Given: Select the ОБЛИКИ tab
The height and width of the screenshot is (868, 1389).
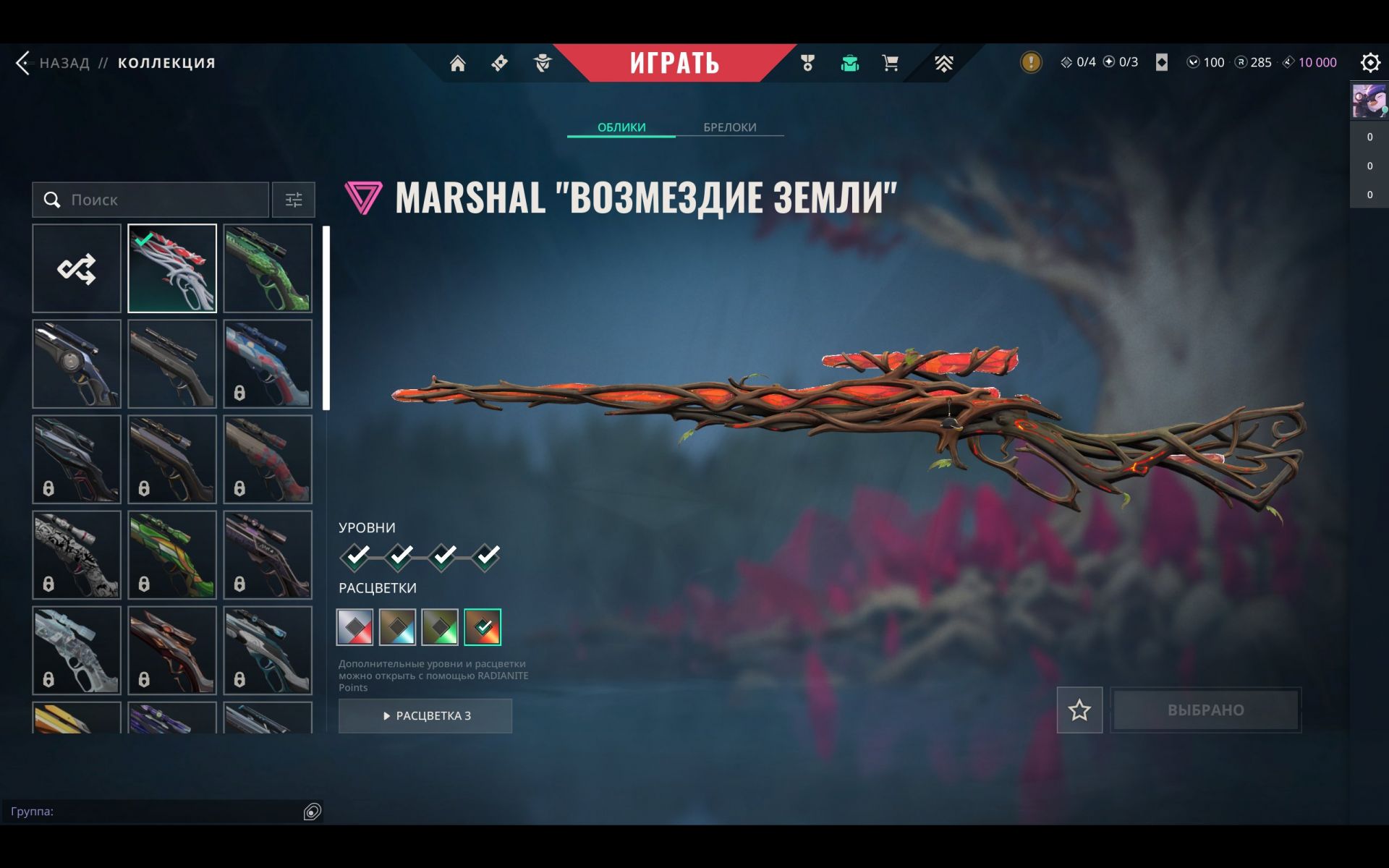Looking at the screenshot, I should pyautogui.click(x=621, y=127).
